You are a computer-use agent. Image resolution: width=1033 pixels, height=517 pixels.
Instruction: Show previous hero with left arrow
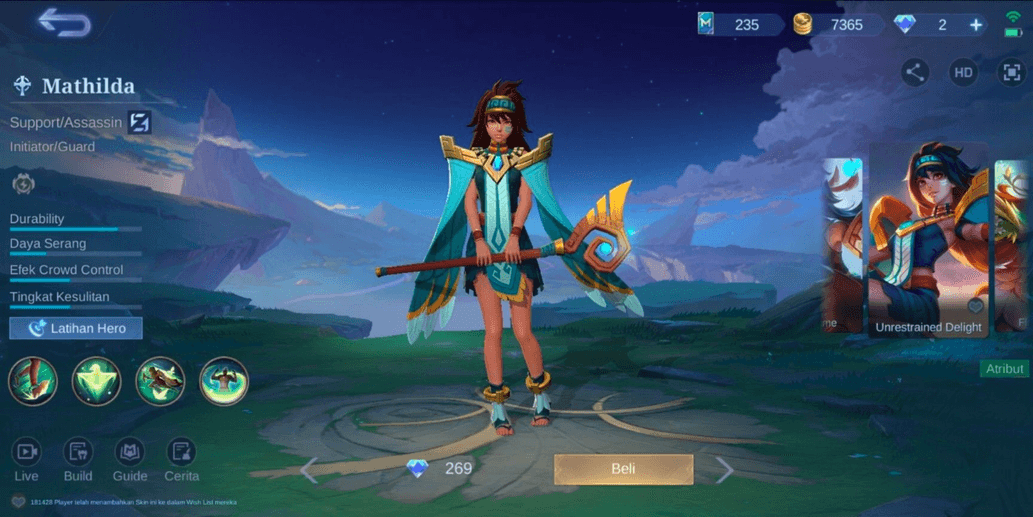click(x=309, y=470)
